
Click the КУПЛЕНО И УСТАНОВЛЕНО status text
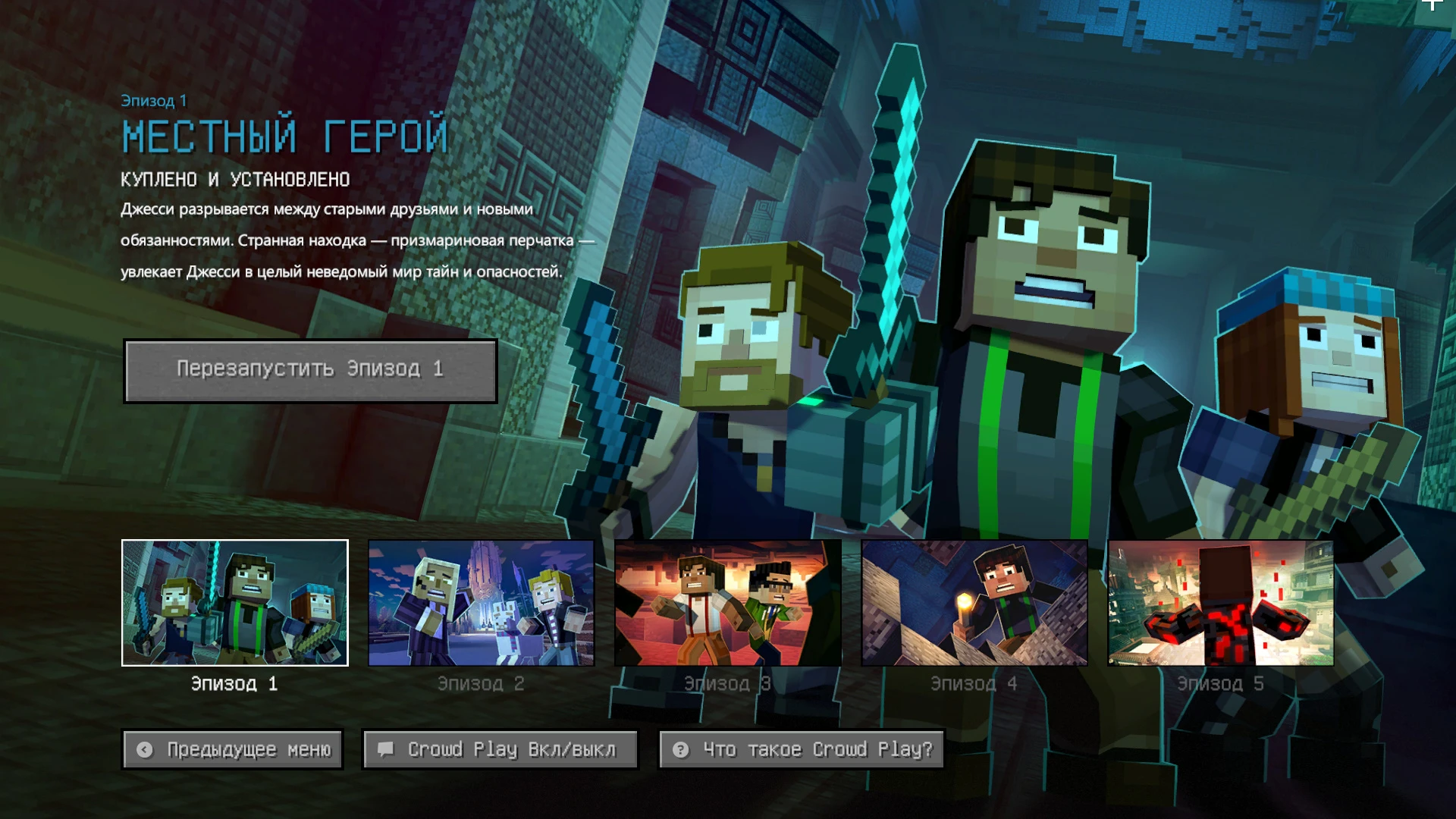click(x=235, y=180)
